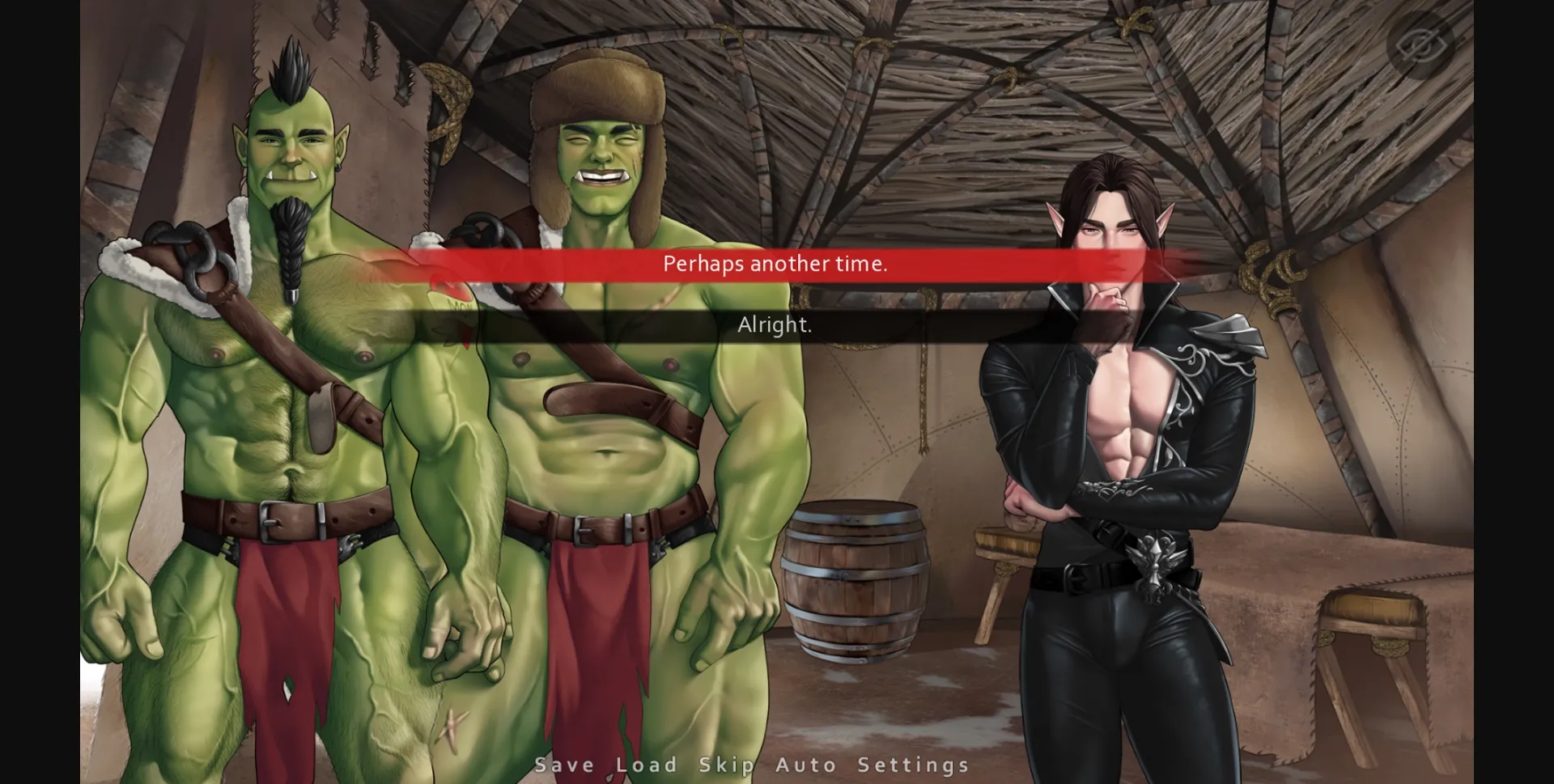The image size is (1554, 784).
Task: Open the Save screen
Action: pyautogui.click(x=564, y=764)
